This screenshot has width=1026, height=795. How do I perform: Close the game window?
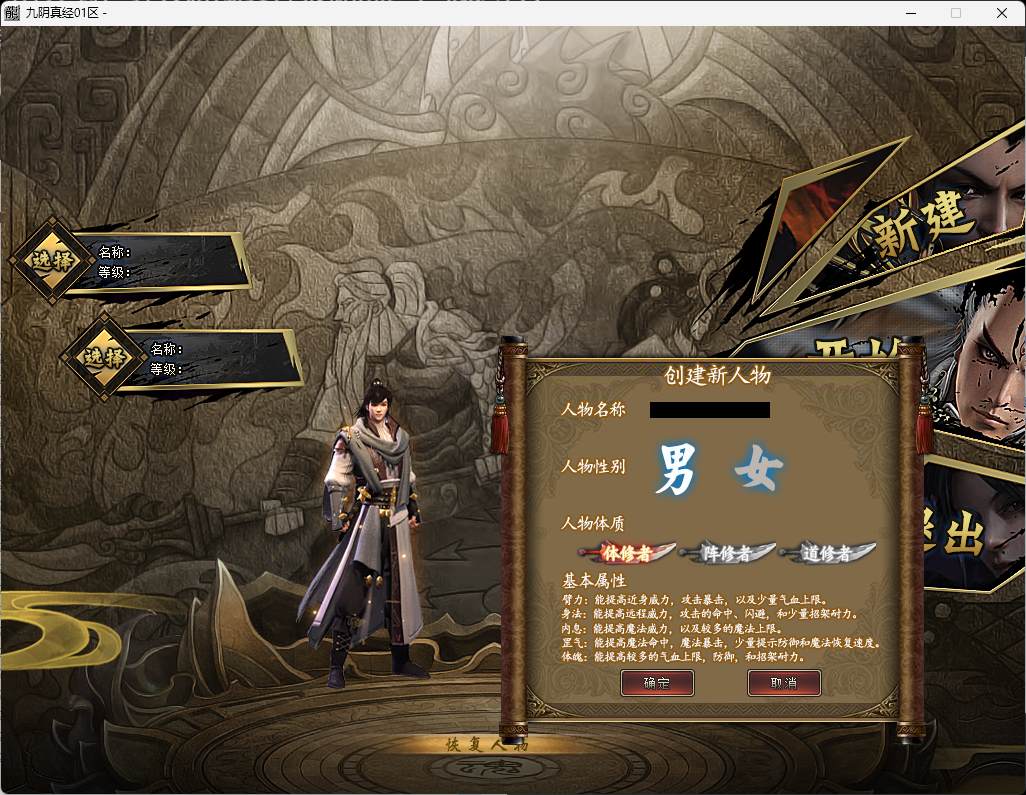(1002, 13)
